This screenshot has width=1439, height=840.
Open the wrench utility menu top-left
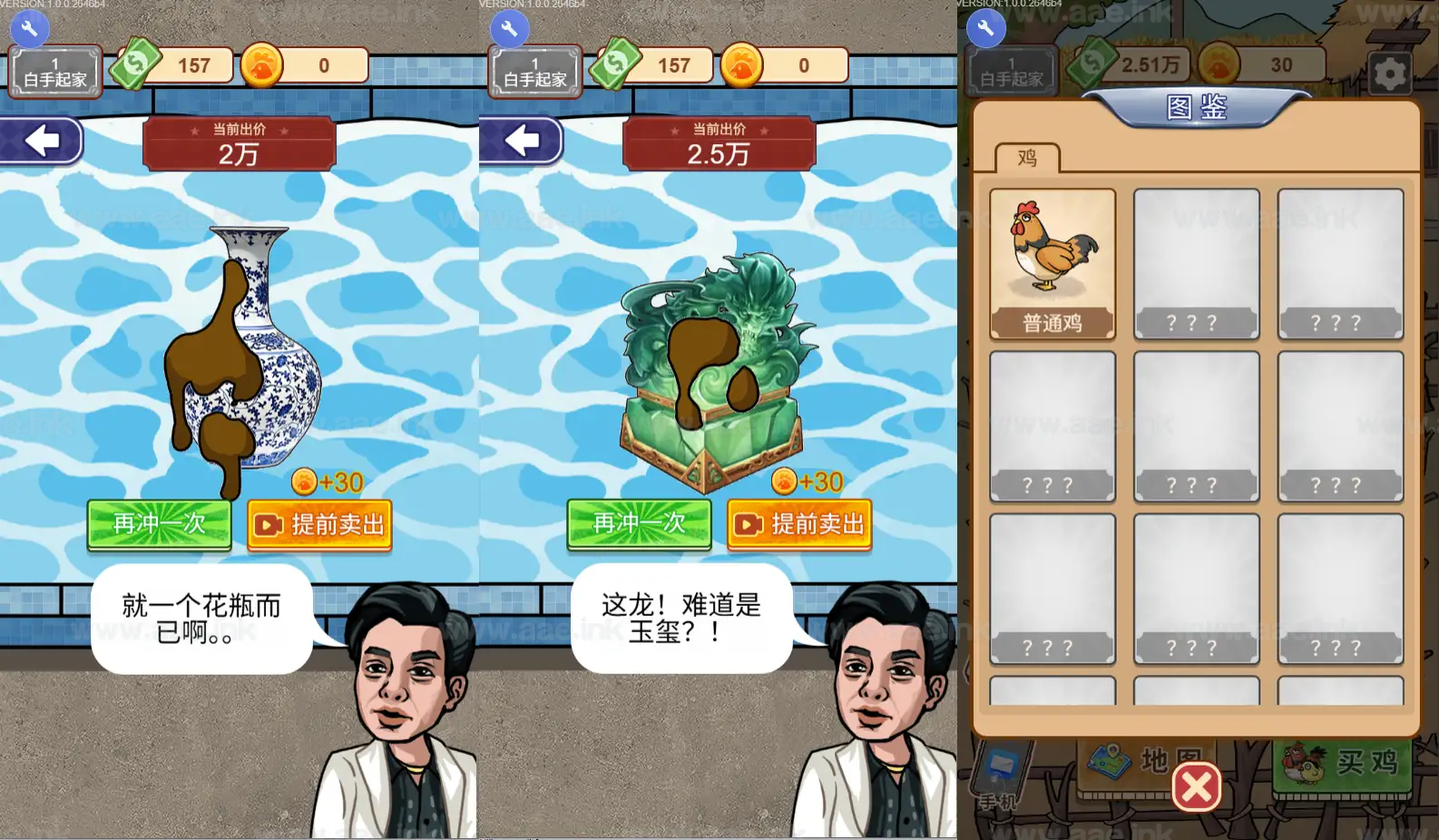pos(30,28)
